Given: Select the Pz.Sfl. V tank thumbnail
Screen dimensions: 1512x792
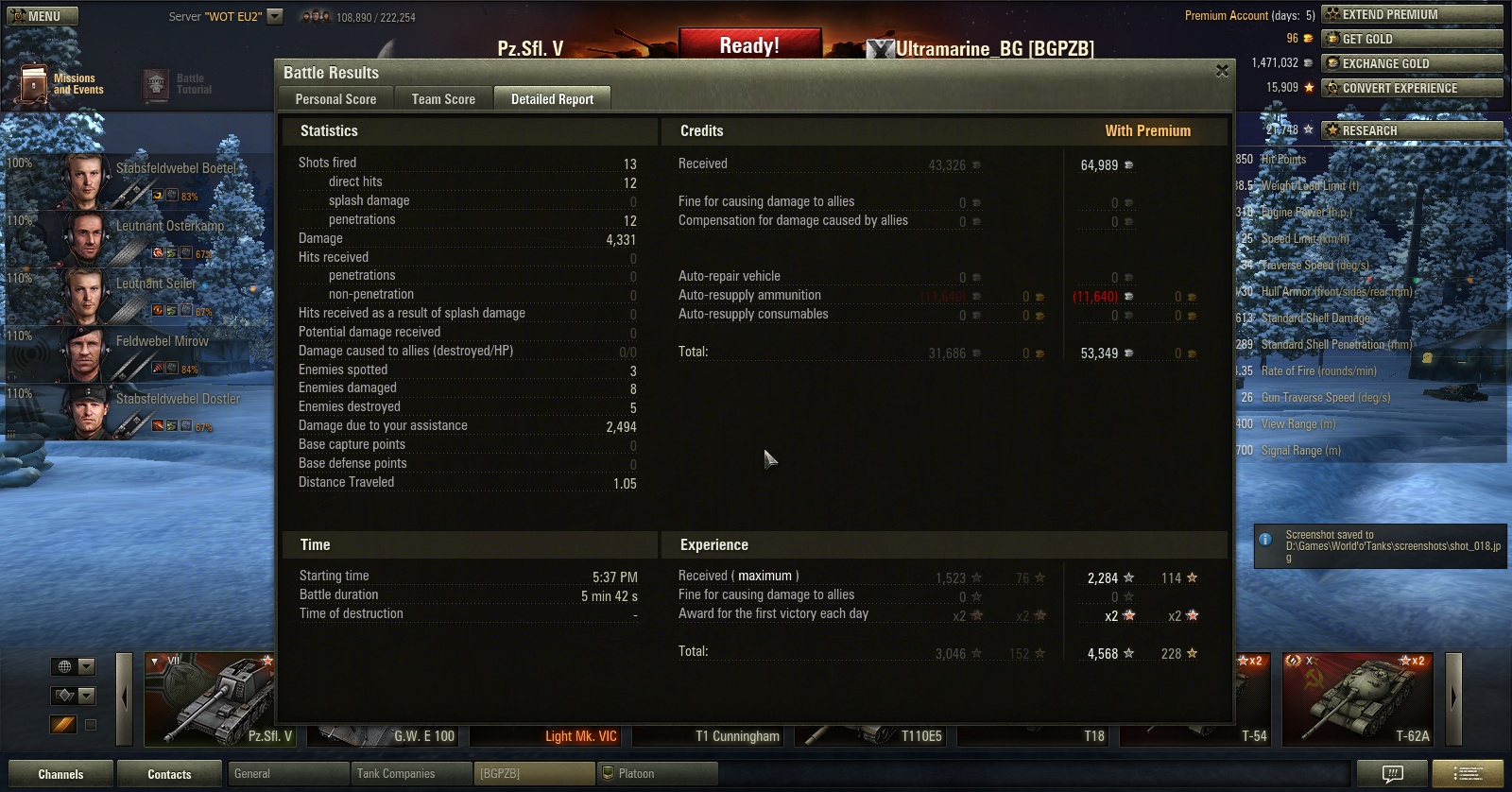Looking at the screenshot, I should [210, 699].
